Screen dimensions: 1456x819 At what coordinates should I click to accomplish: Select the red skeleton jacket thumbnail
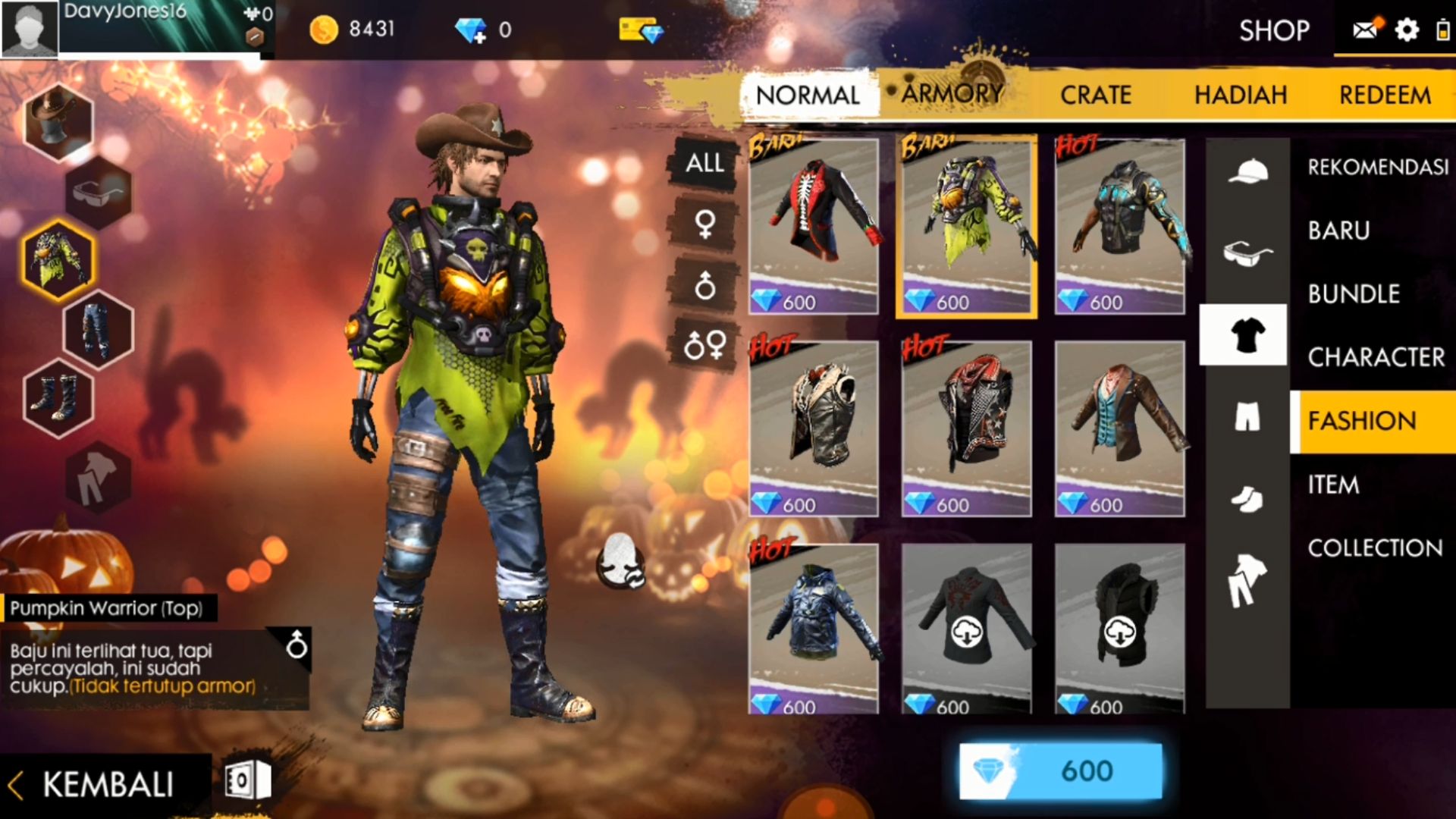pos(814,225)
